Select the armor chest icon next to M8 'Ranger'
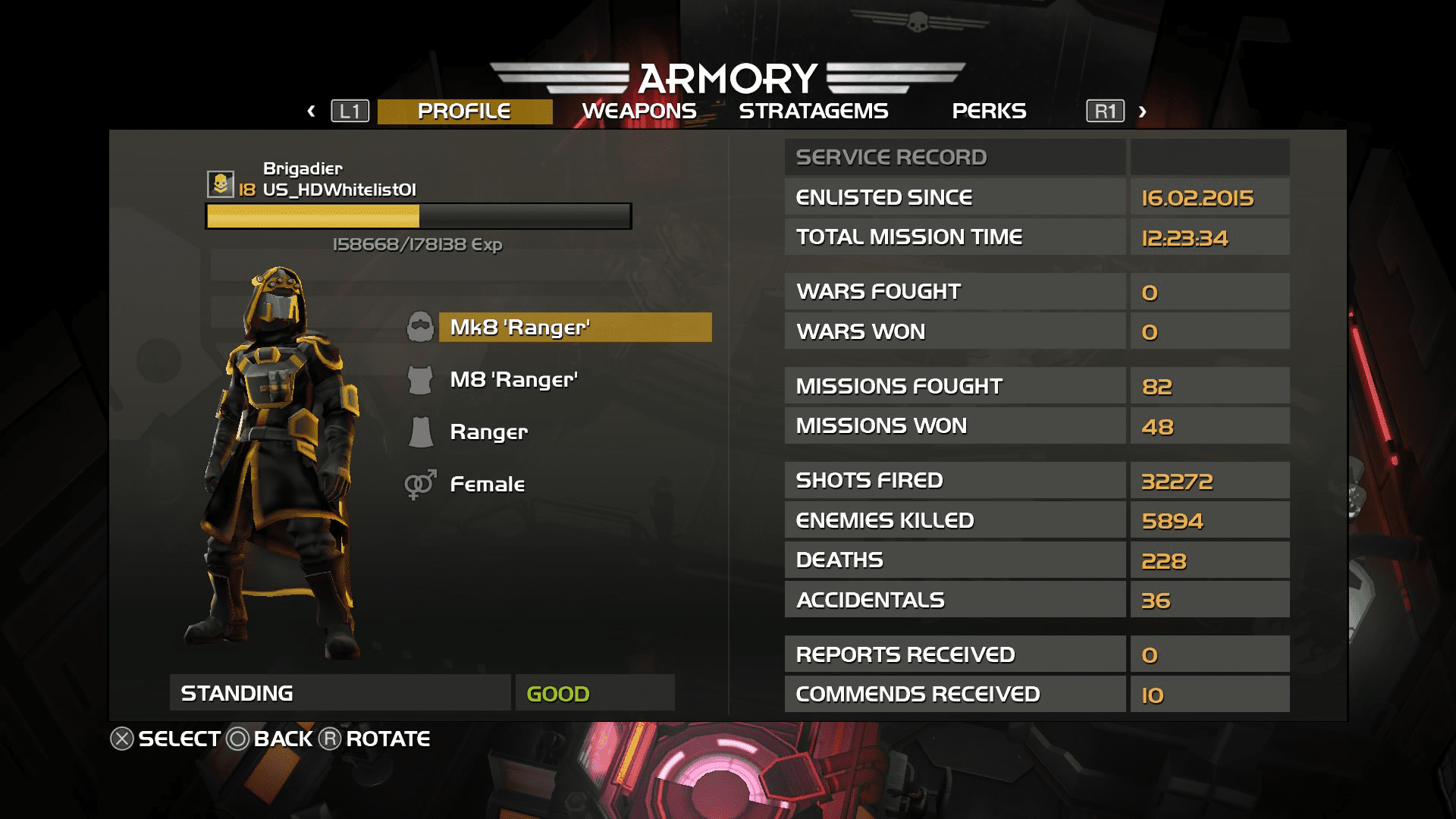The height and width of the screenshot is (819, 1456). (x=419, y=379)
